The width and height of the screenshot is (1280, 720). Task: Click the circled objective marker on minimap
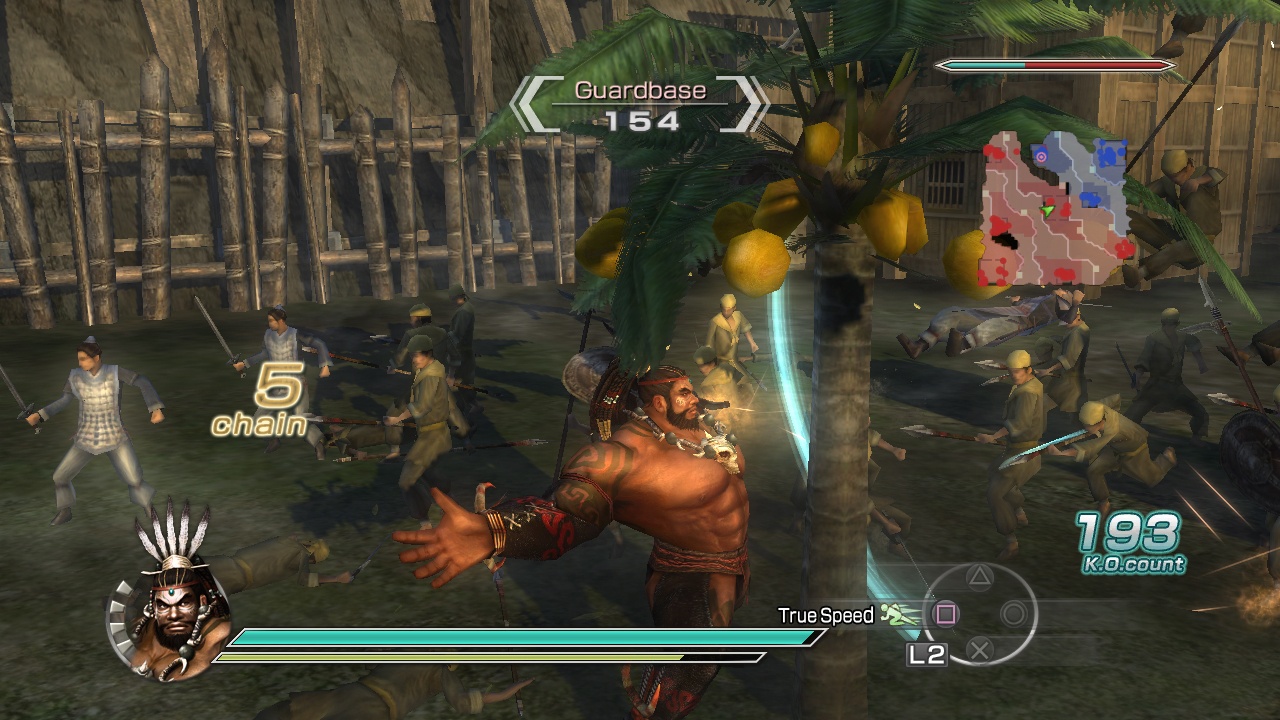click(x=1041, y=157)
